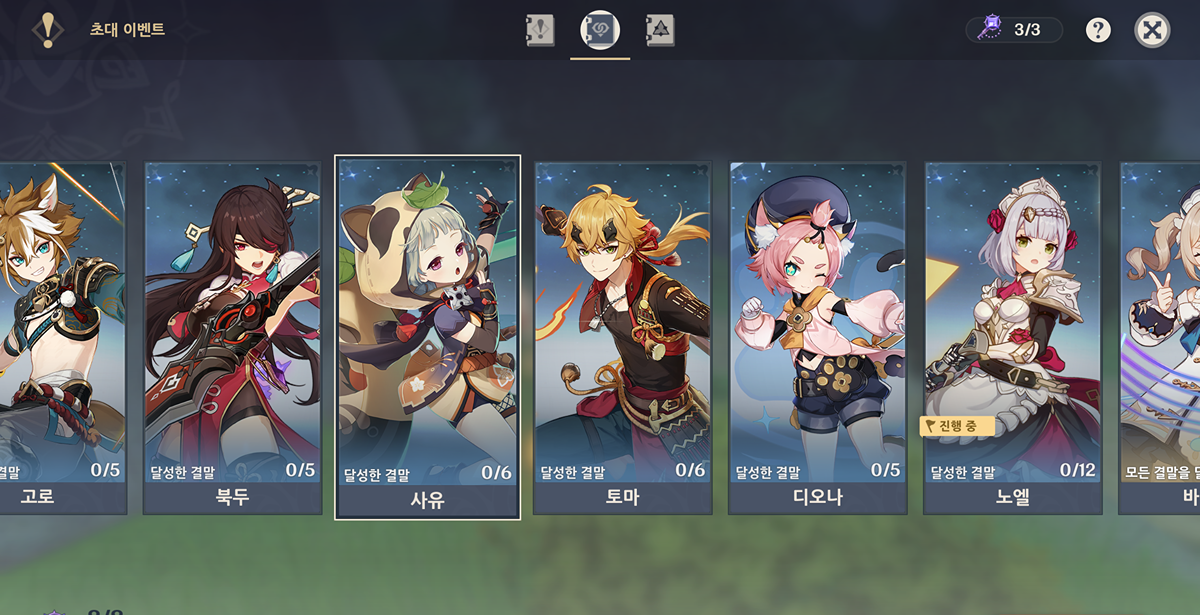
Task: Open the third book tab with triangle emblem
Action: coord(660,30)
